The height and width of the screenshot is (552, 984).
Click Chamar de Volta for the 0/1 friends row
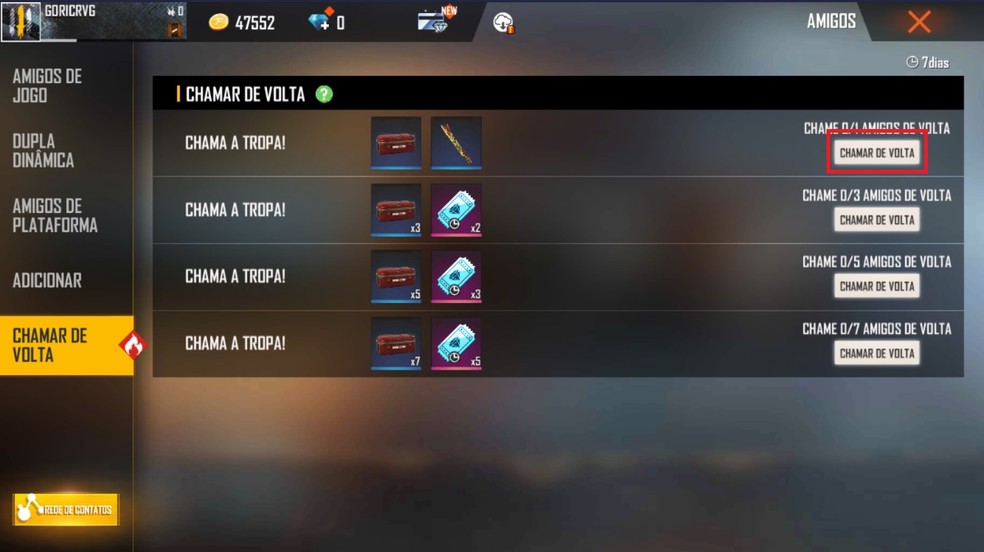tap(877, 153)
